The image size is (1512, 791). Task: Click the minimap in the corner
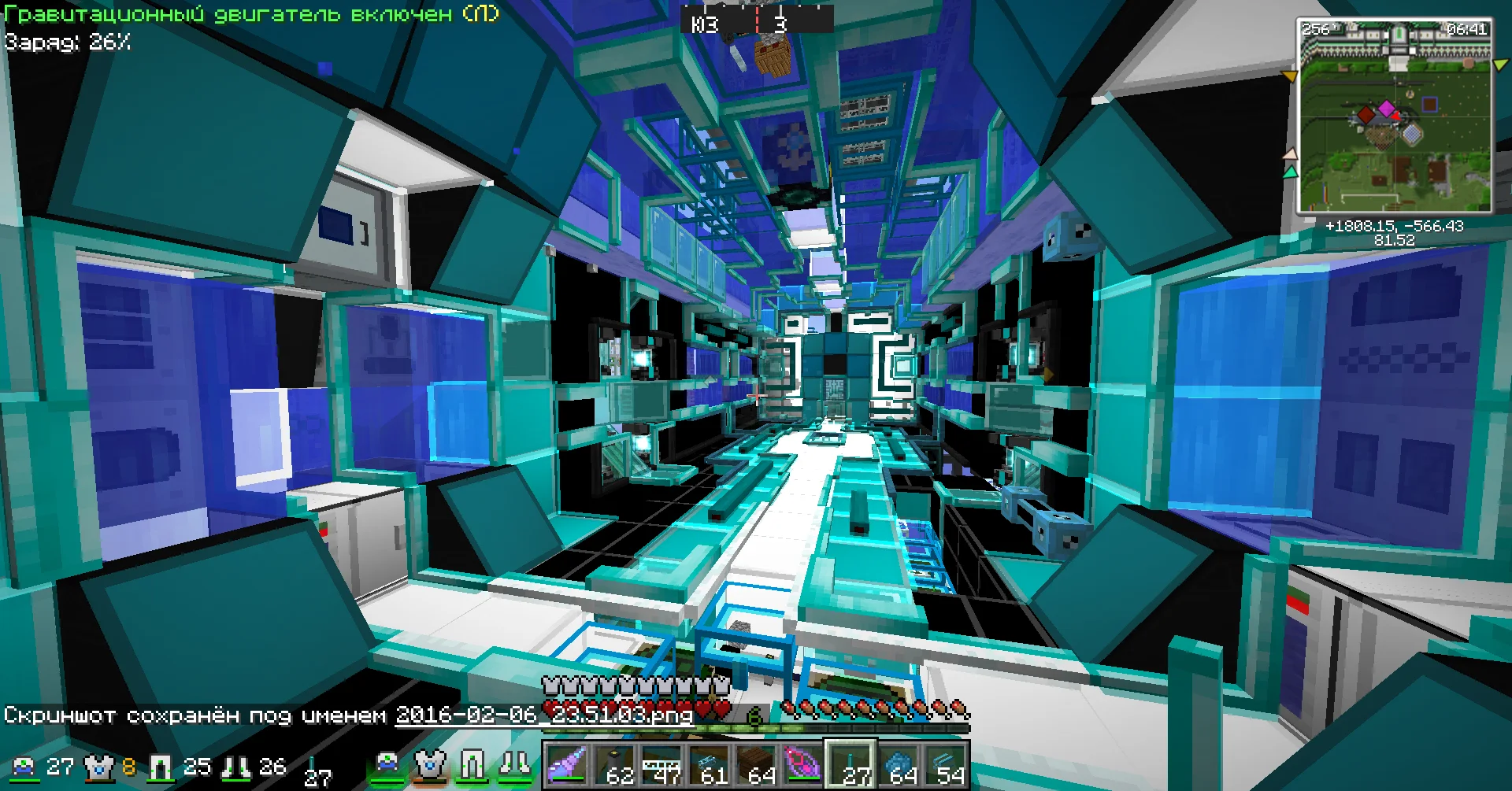1395,116
